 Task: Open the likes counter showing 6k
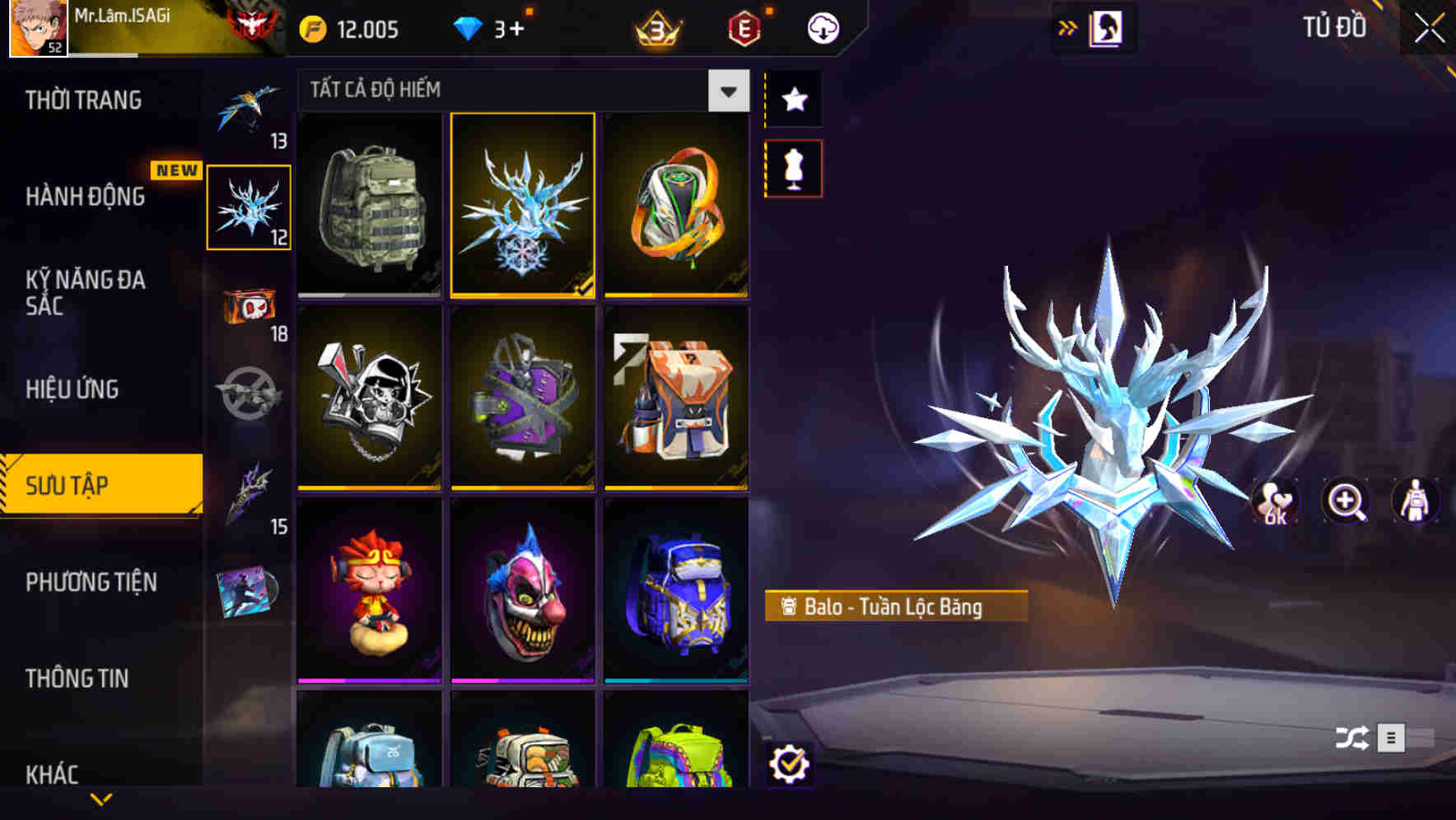click(1272, 502)
